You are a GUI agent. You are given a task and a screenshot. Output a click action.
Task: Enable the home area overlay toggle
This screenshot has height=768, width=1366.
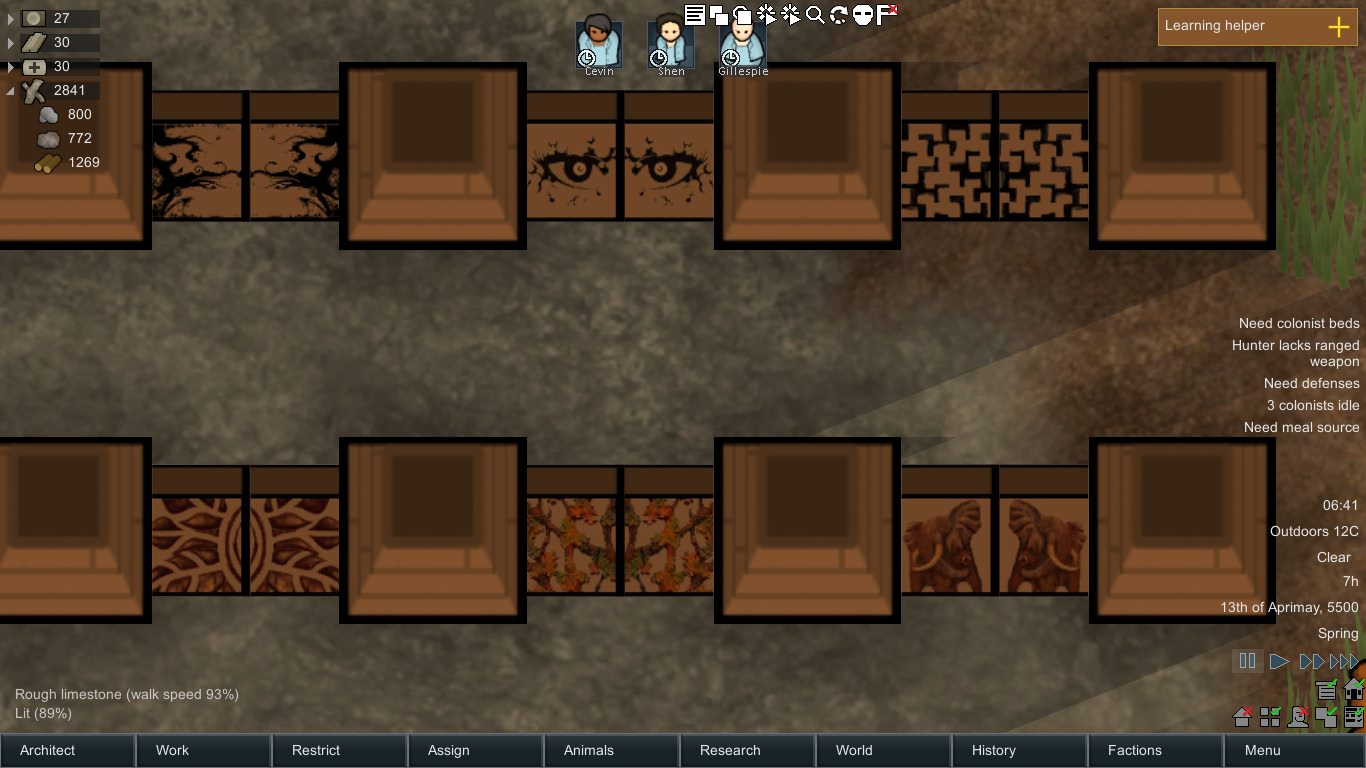click(x=1241, y=716)
